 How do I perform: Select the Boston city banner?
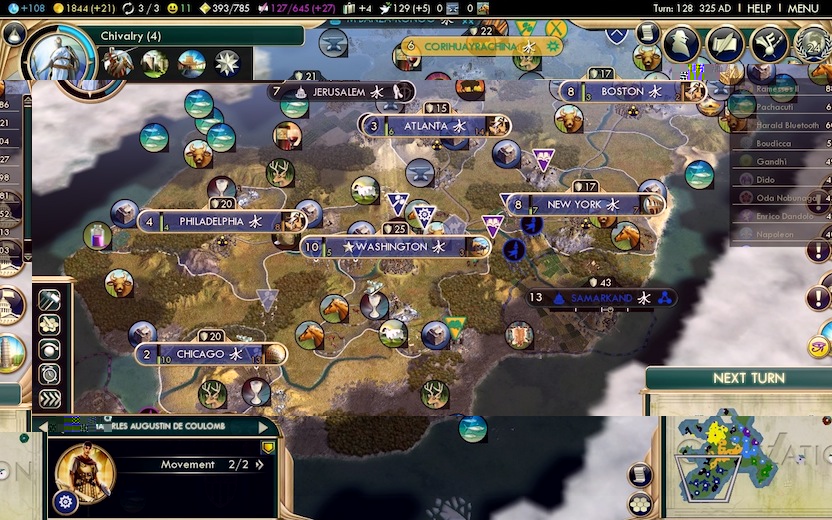click(x=623, y=91)
